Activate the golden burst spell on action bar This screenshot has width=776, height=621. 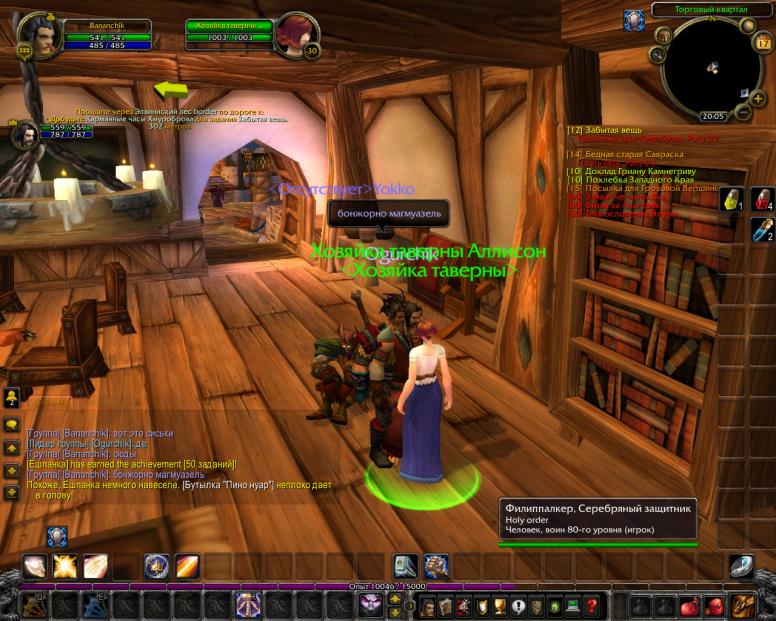66,567
